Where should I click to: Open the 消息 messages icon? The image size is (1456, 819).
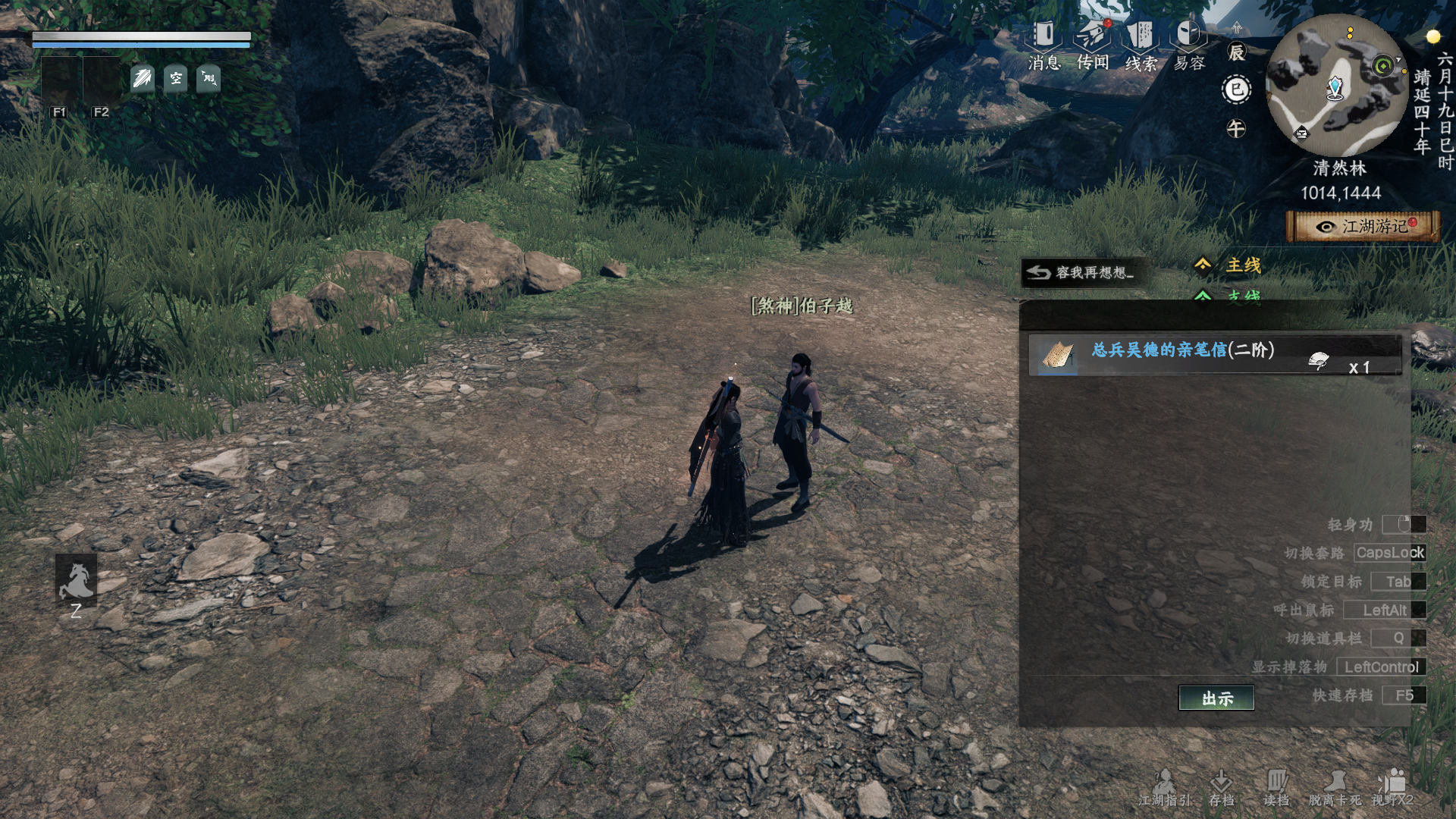(1043, 44)
